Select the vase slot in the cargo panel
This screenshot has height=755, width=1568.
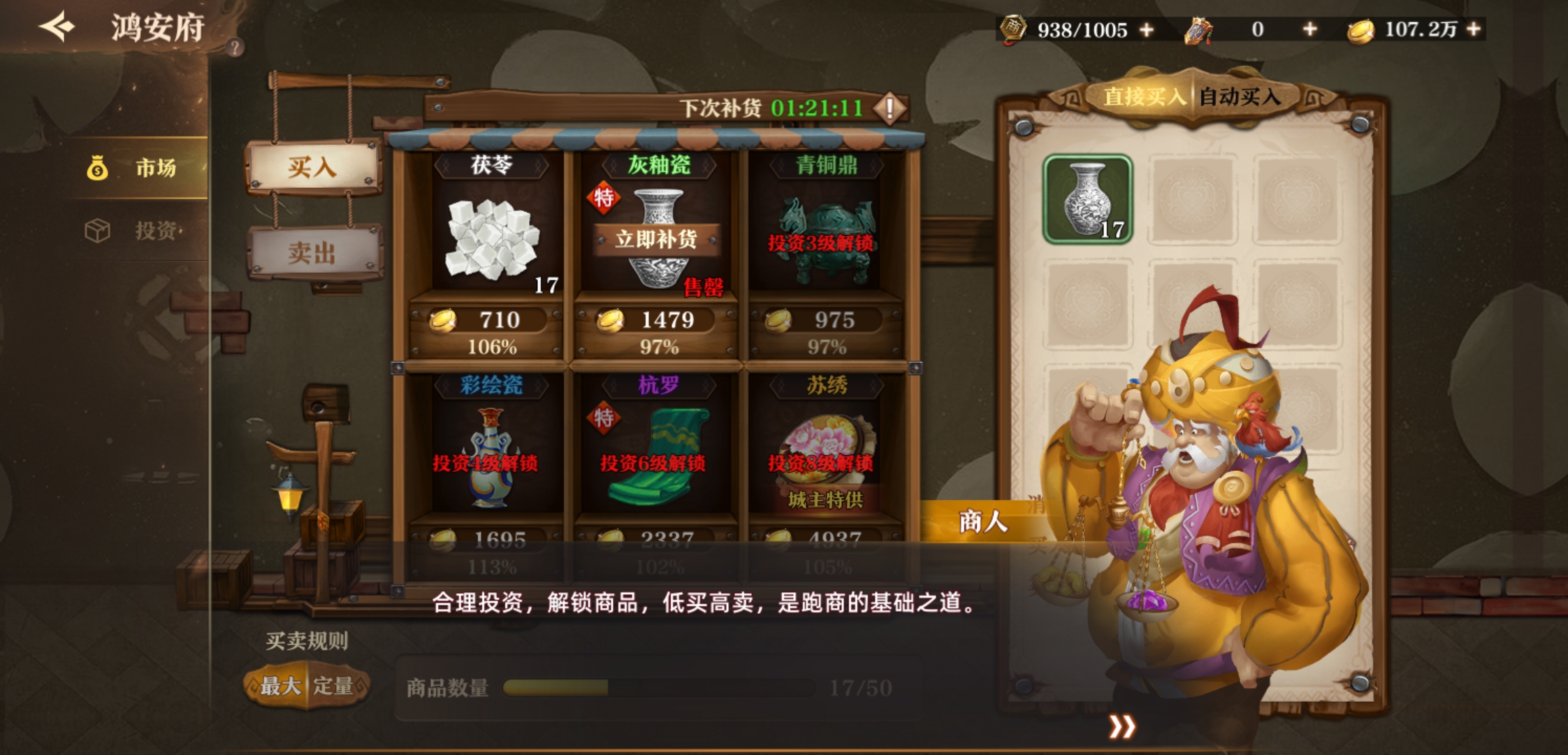pos(1087,199)
